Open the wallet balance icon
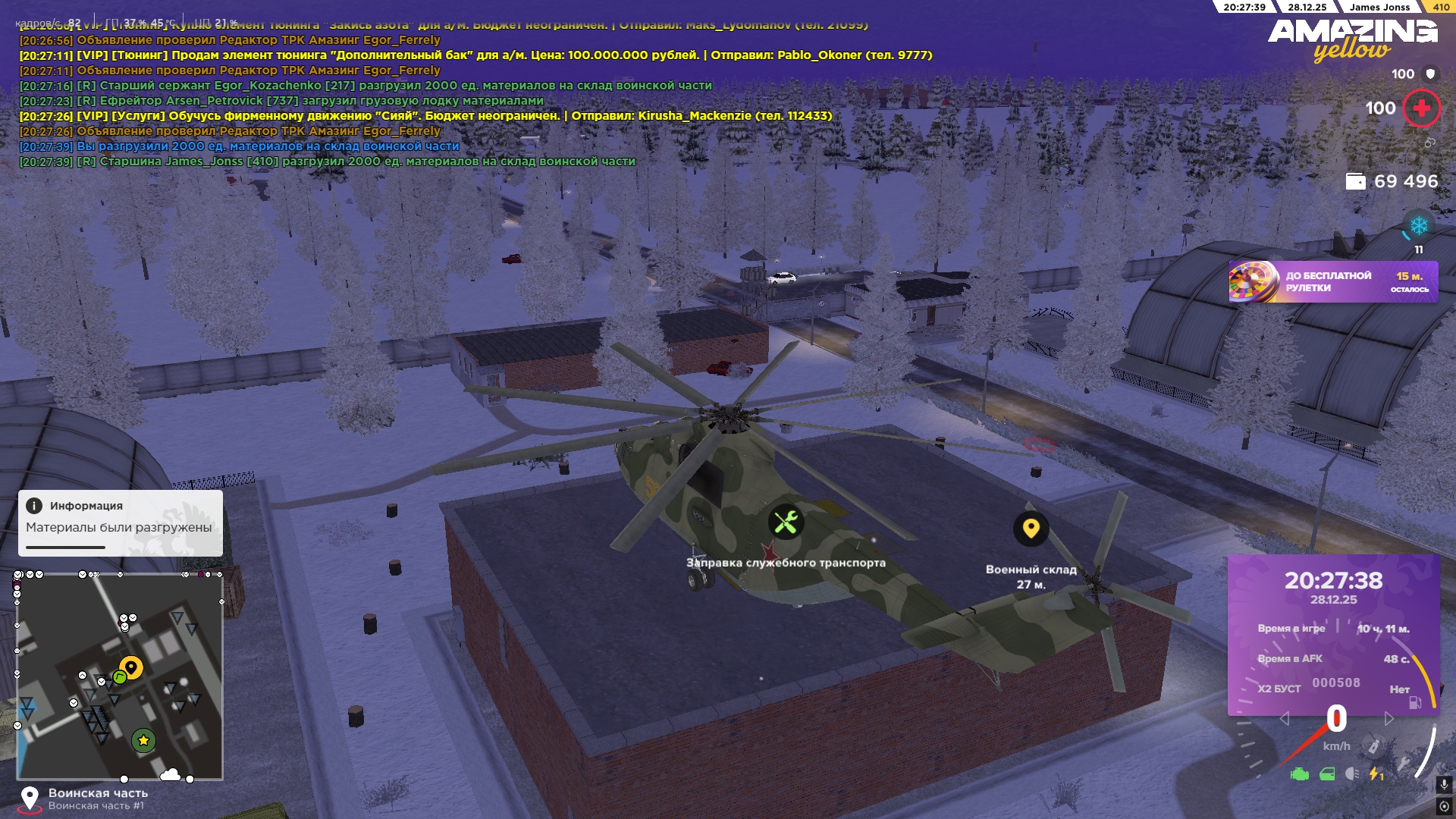 1354,181
